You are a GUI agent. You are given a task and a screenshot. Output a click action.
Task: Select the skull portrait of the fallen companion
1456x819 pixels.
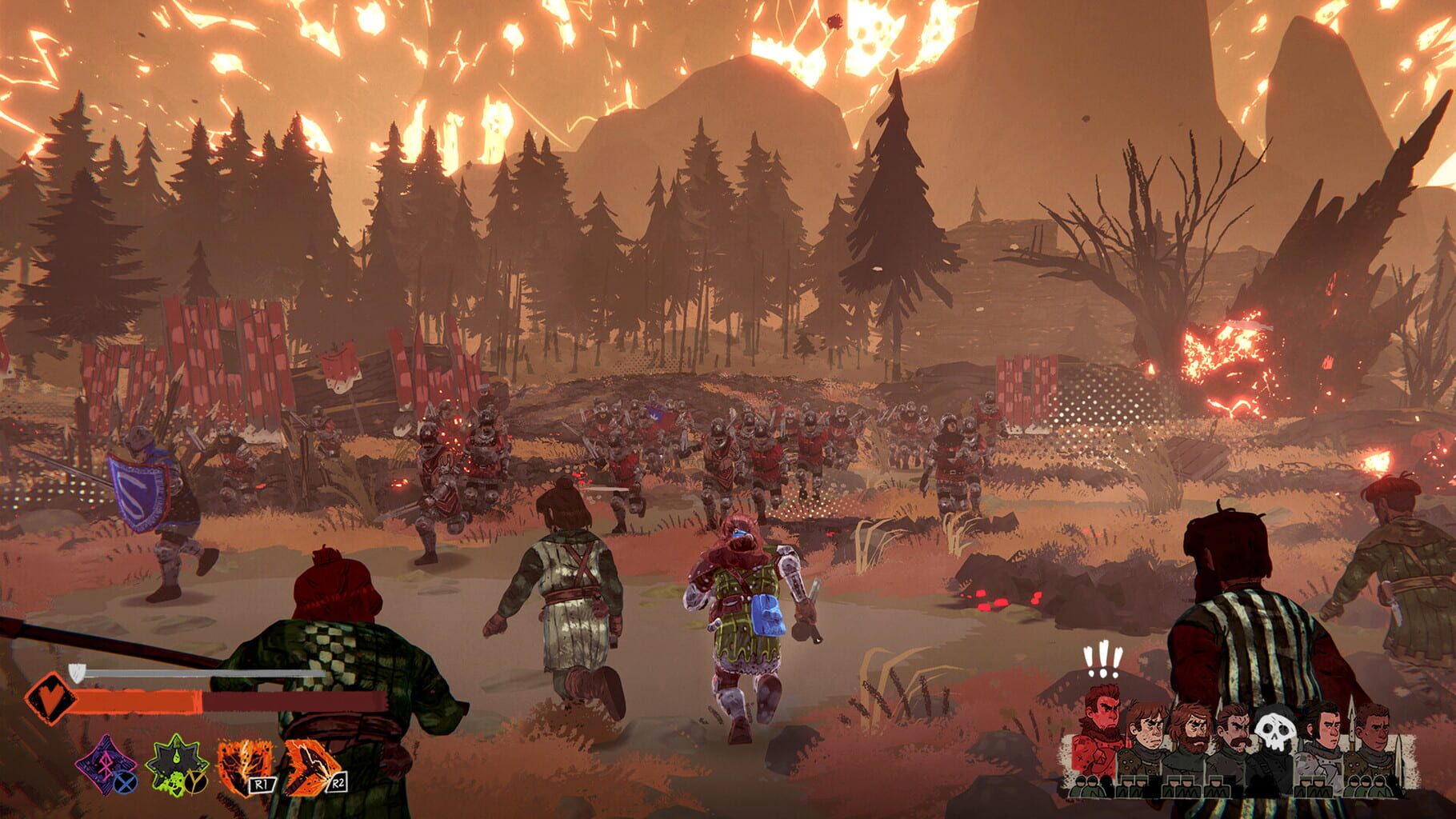[x=1275, y=731]
